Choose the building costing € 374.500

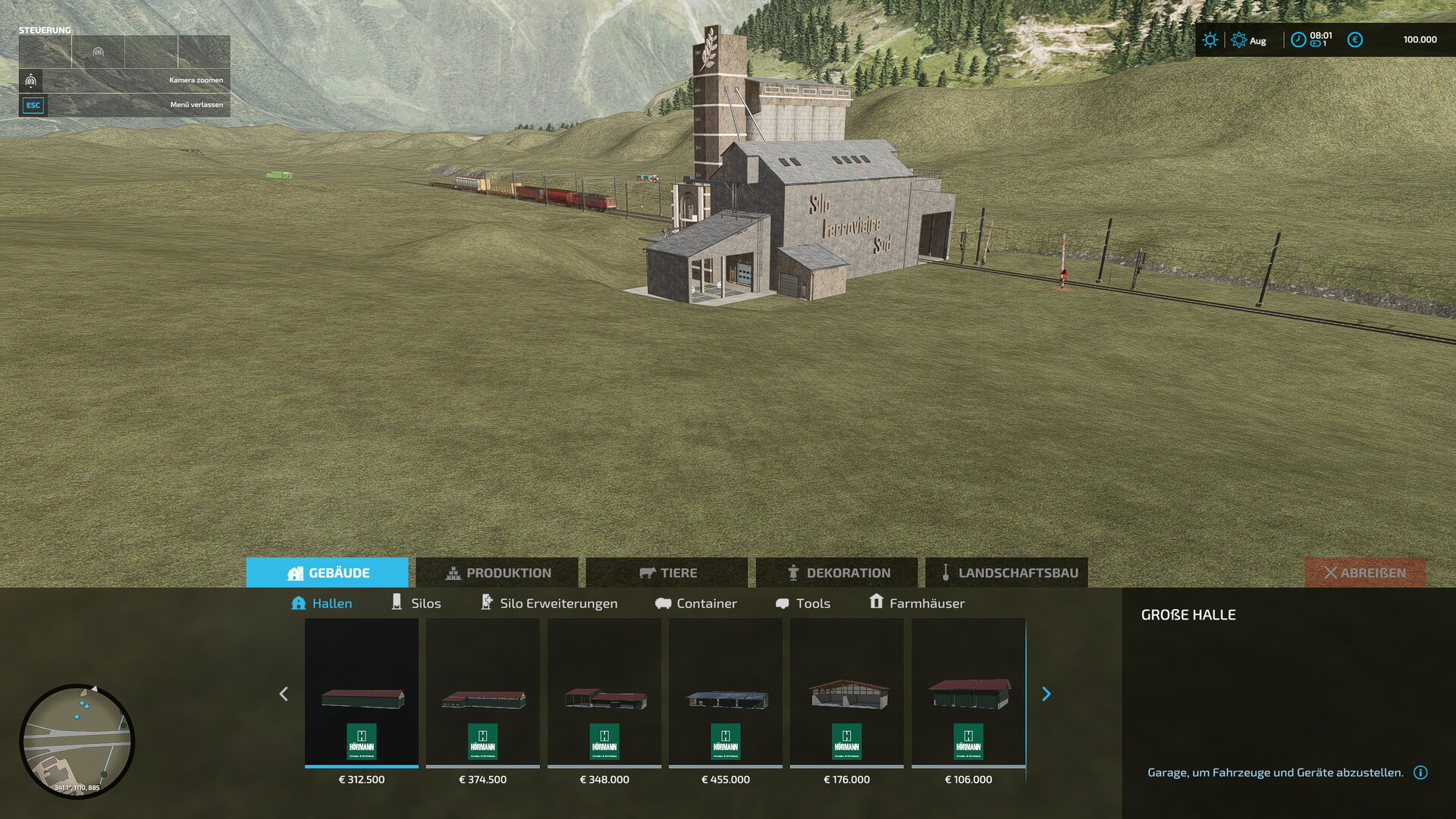(x=483, y=692)
